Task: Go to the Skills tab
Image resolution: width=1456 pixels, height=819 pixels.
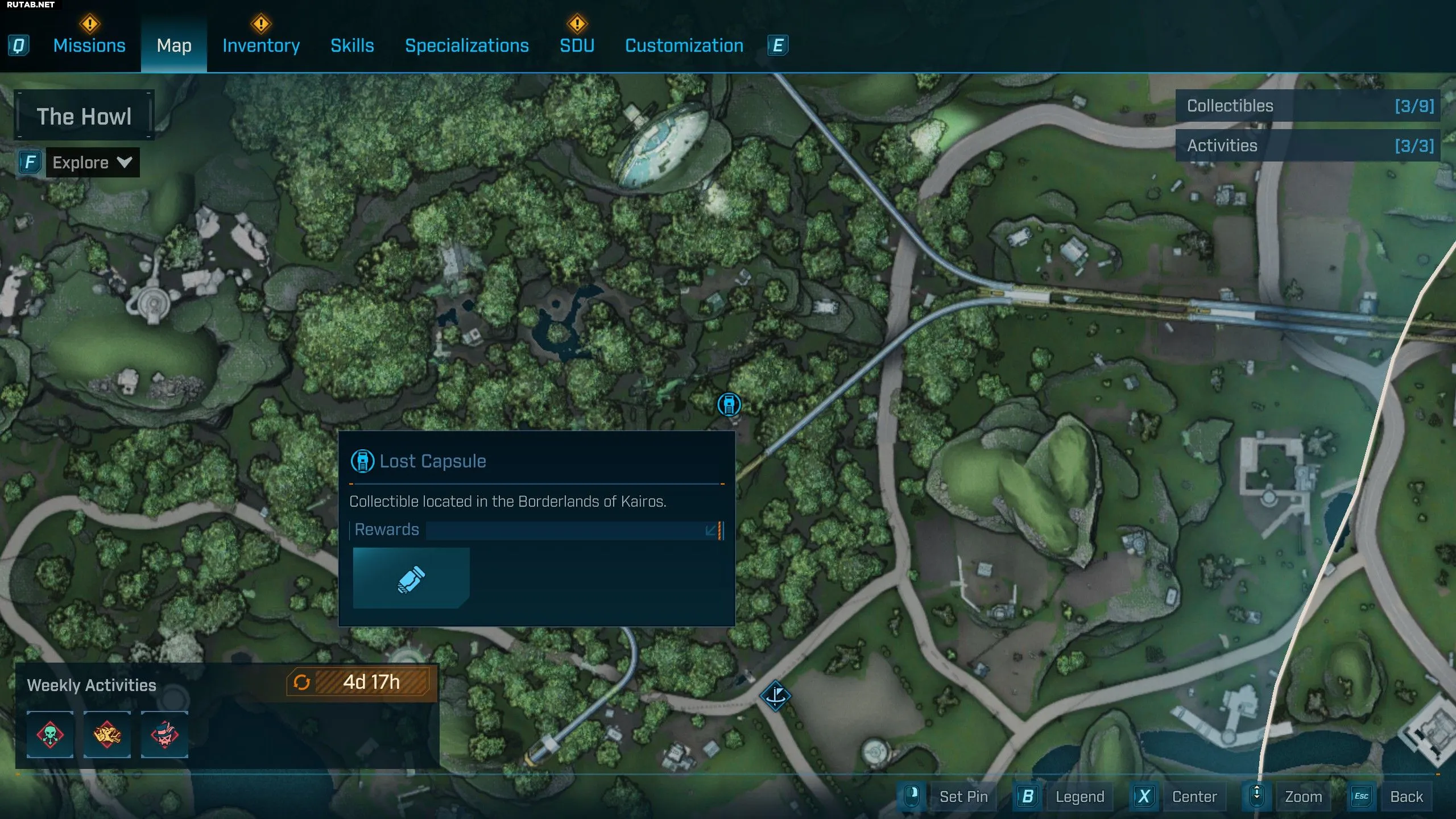Action: tap(352, 45)
